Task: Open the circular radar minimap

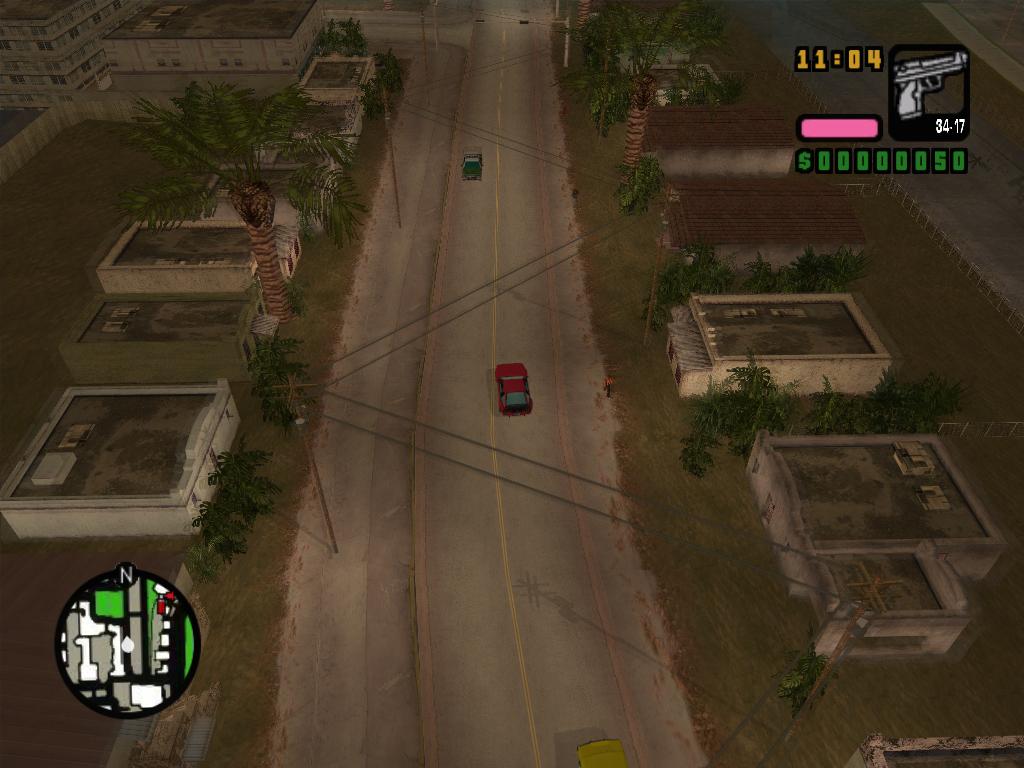Action: tap(127, 643)
